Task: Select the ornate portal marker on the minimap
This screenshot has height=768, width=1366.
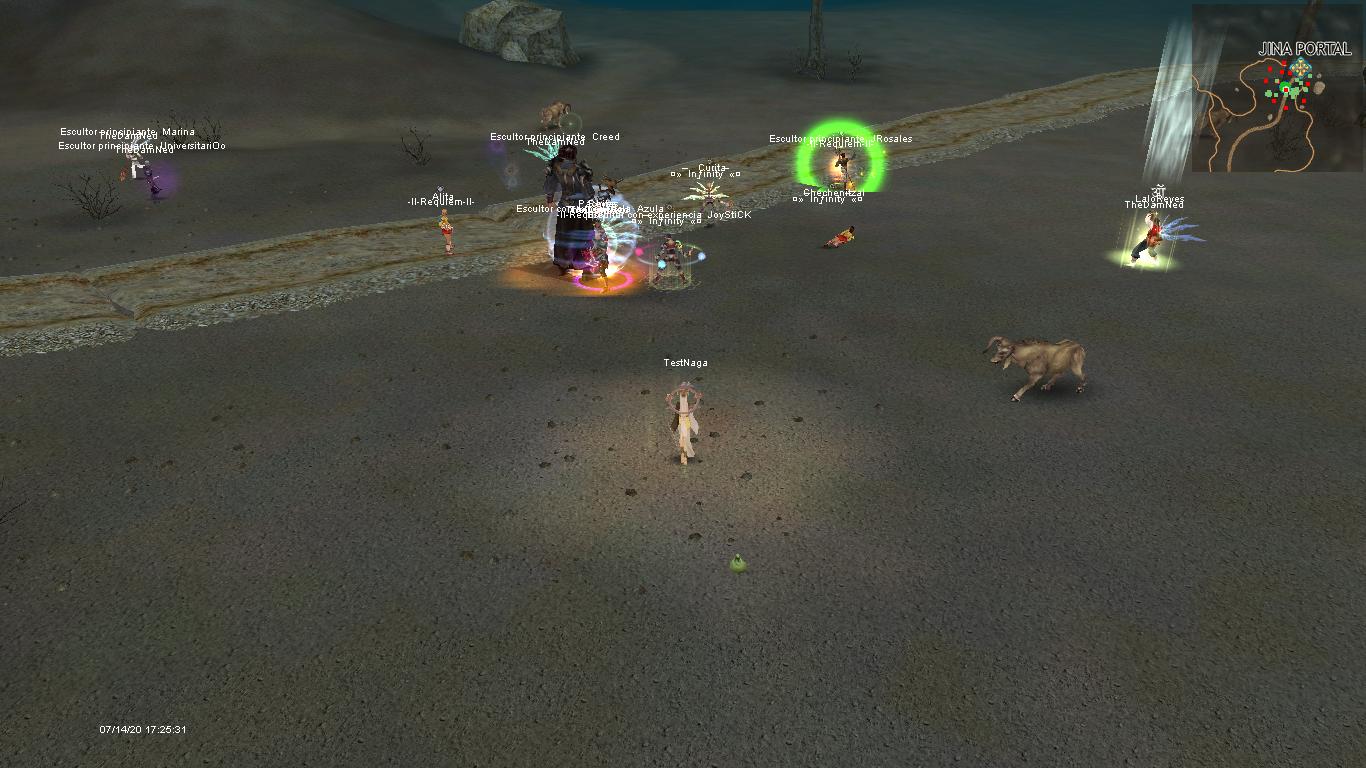Action: point(1299,68)
